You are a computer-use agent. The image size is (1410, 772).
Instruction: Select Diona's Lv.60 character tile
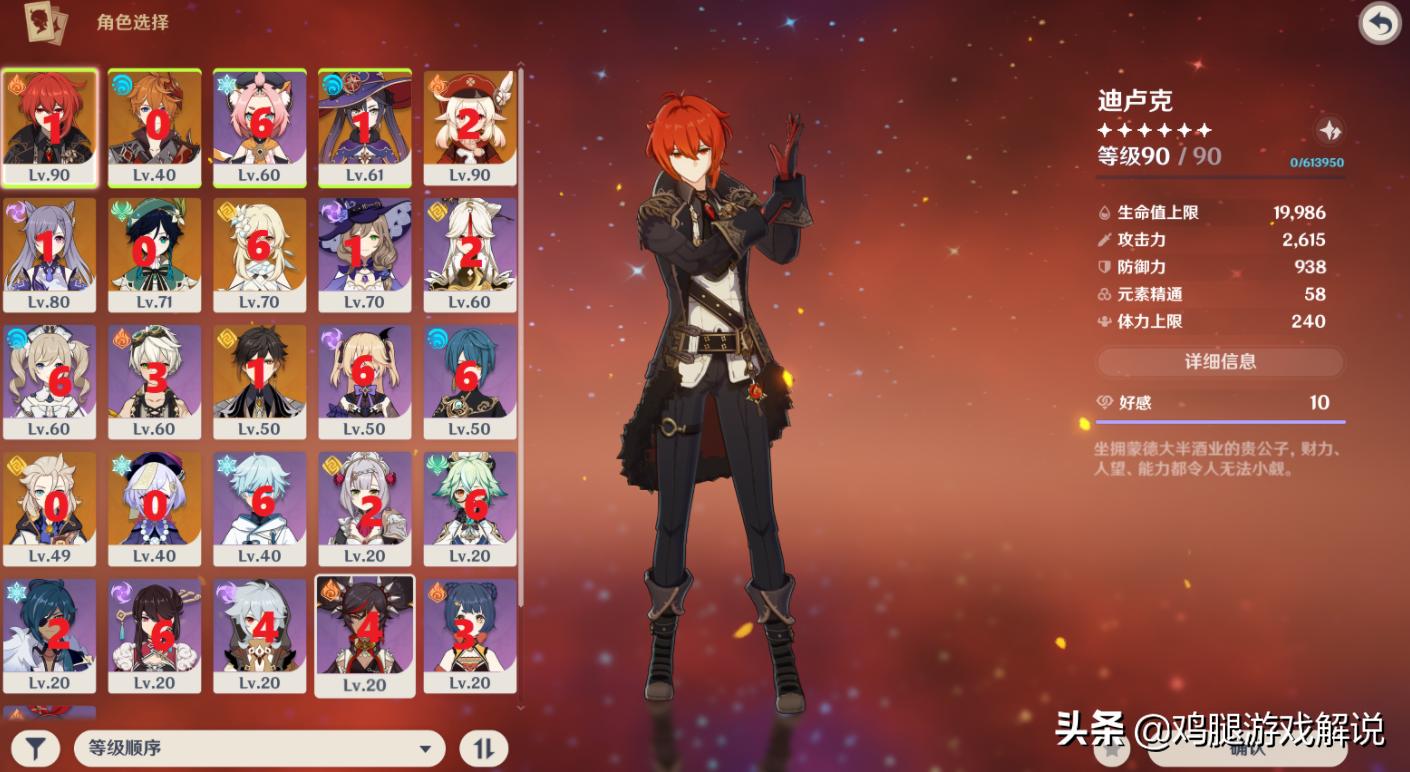click(x=260, y=127)
